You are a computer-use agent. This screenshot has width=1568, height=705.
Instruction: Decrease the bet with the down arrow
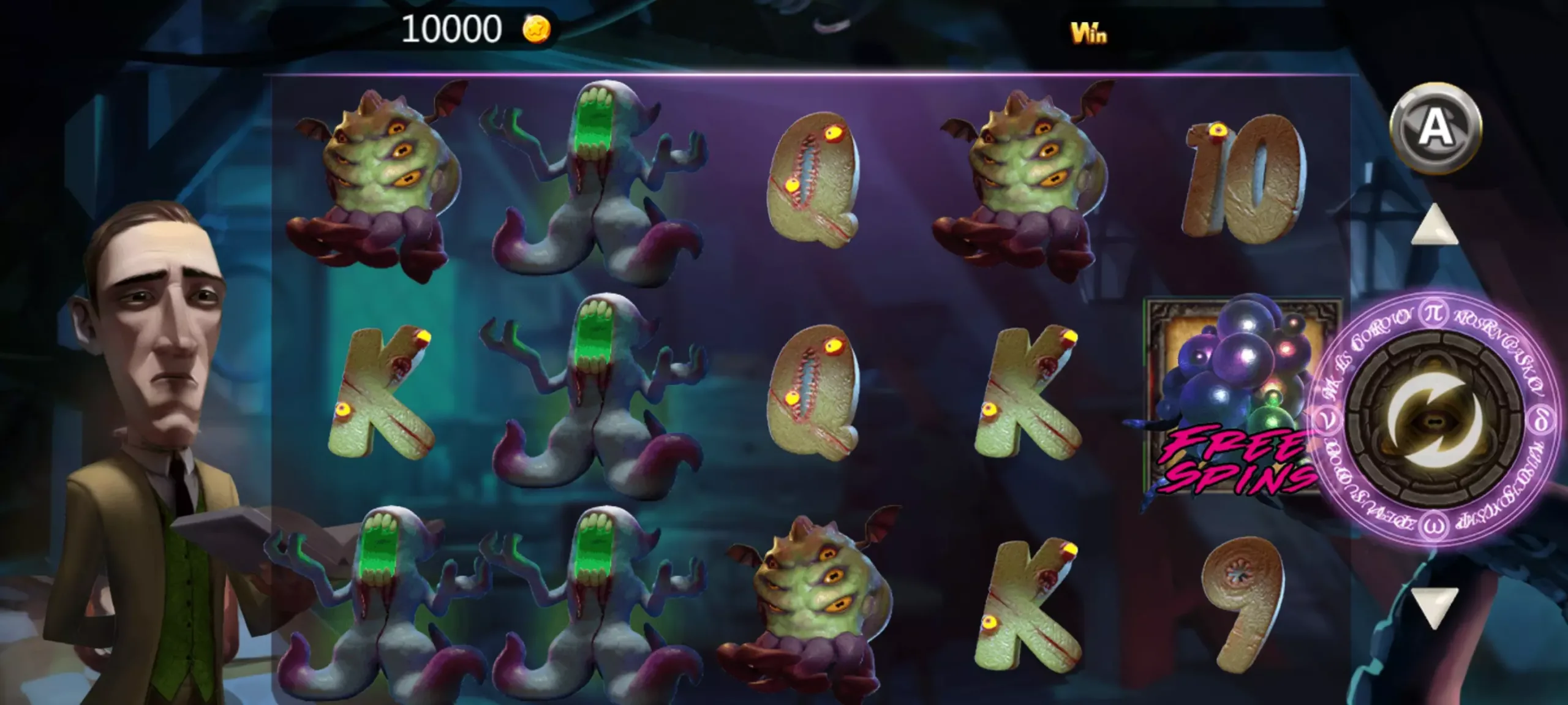[x=1434, y=606]
